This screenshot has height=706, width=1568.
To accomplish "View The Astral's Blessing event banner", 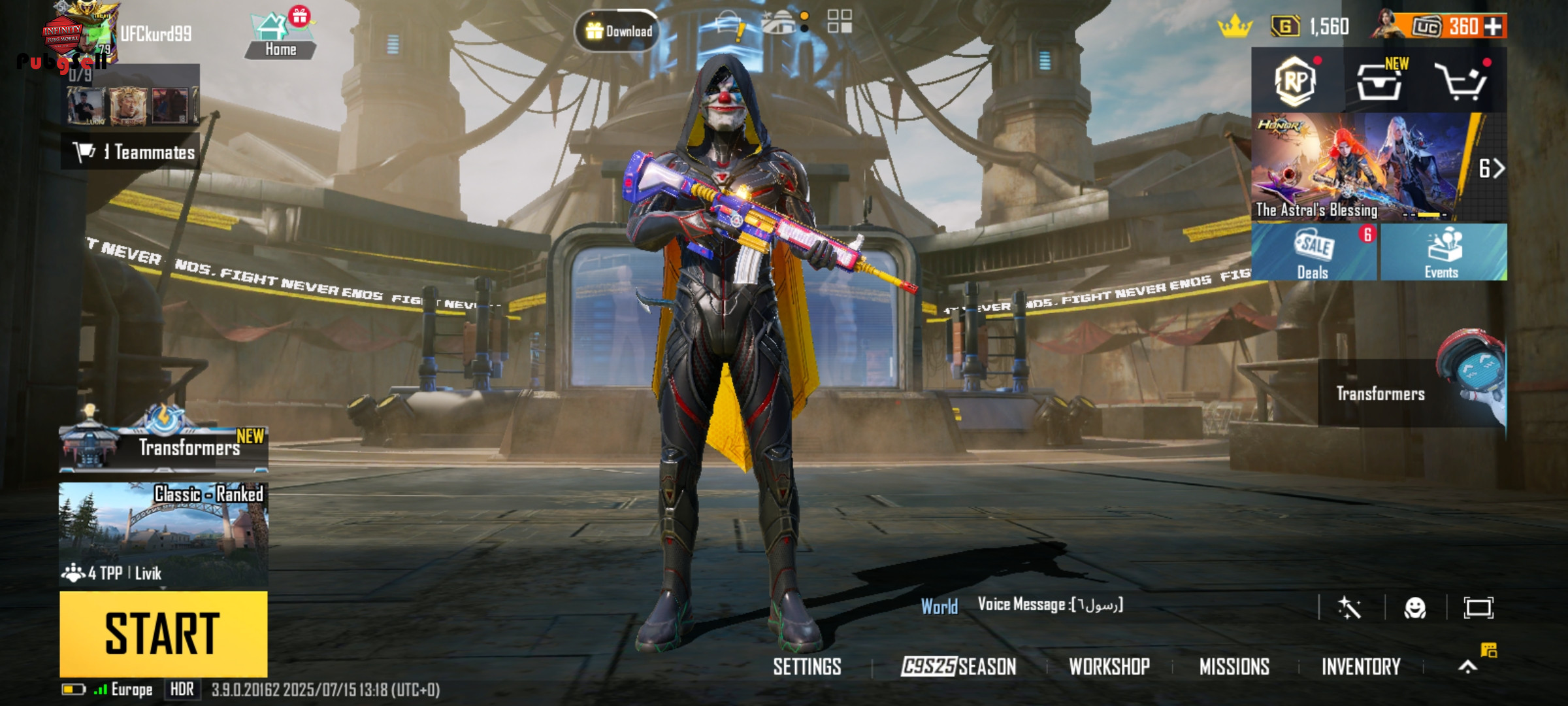I will (x=1359, y=167).
